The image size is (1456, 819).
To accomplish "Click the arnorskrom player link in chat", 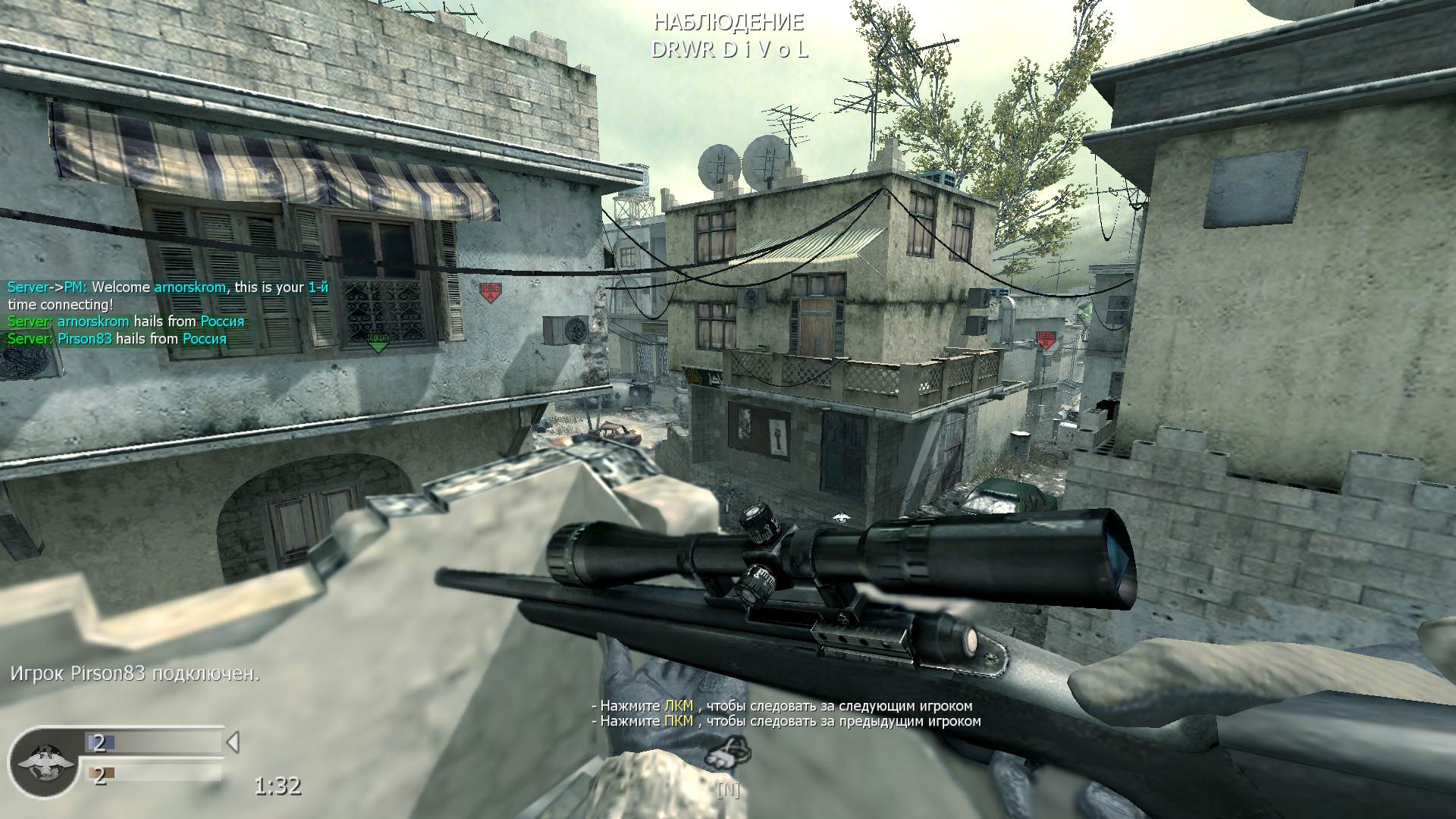I will pyautogui.click(x=190, y=287).
